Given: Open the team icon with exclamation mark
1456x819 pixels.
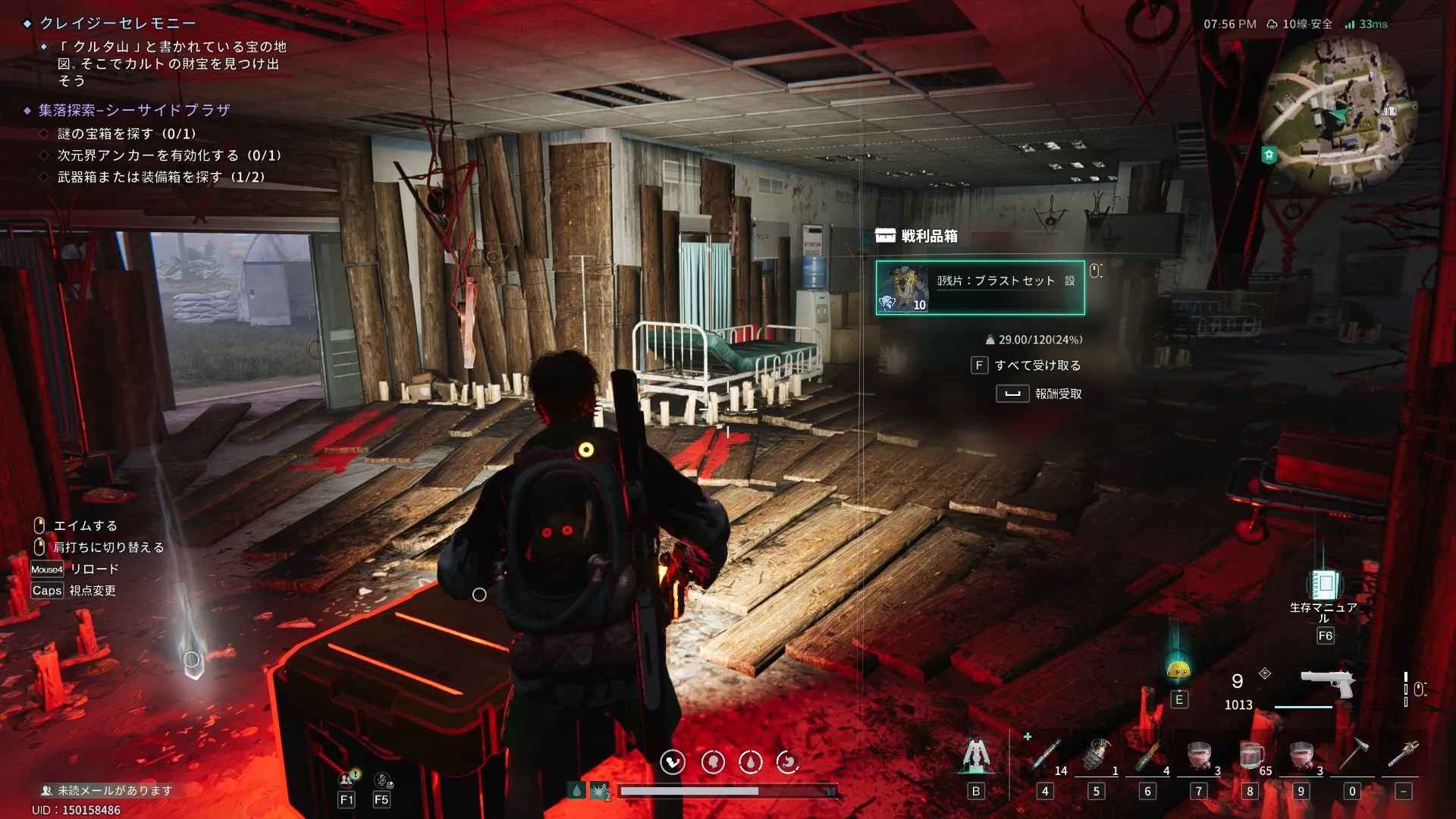Looking at the screenshot, I should 348,780.
